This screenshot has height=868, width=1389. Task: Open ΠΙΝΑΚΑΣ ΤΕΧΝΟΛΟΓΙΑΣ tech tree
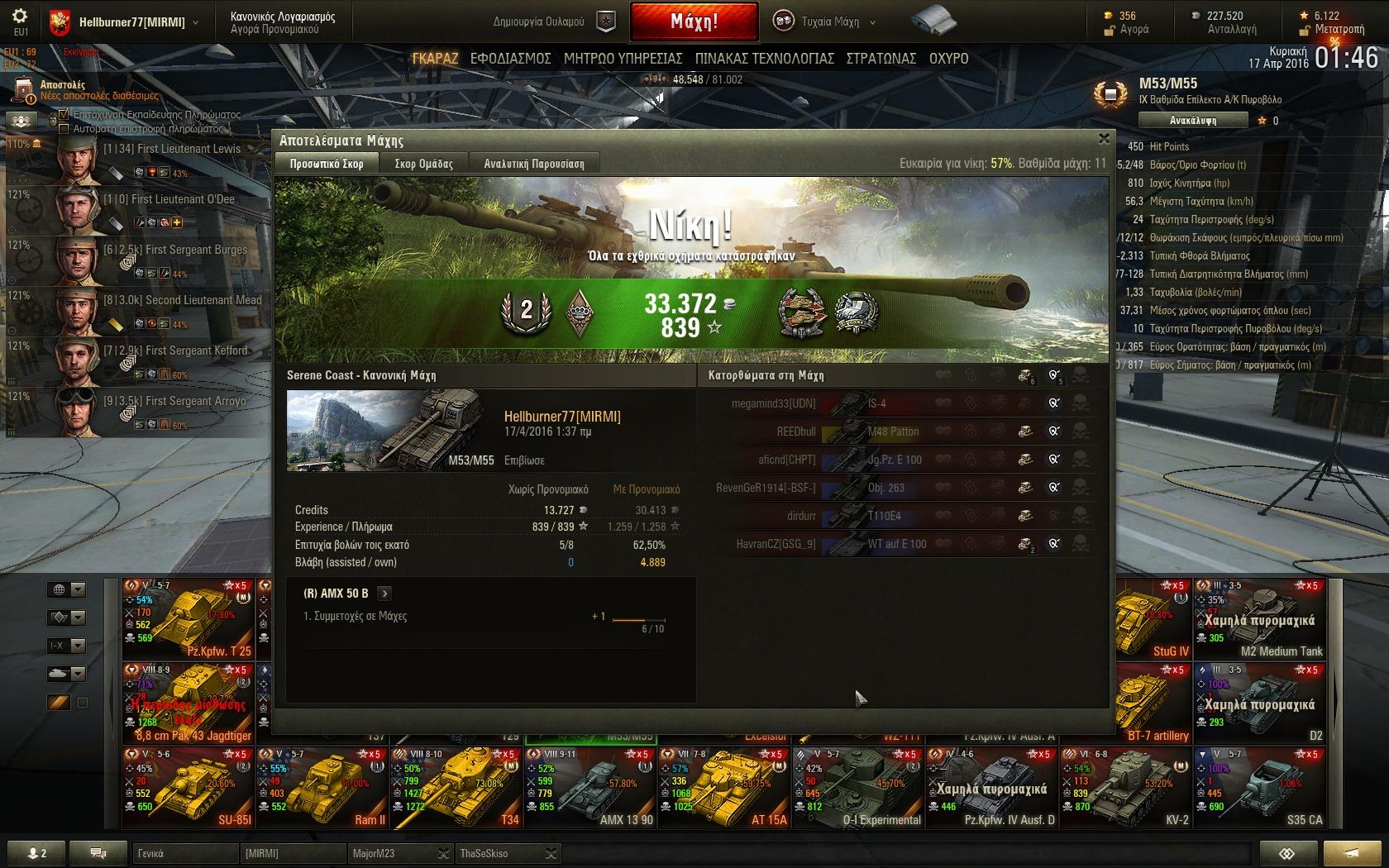pyautogui.click(x=764, y=59)
